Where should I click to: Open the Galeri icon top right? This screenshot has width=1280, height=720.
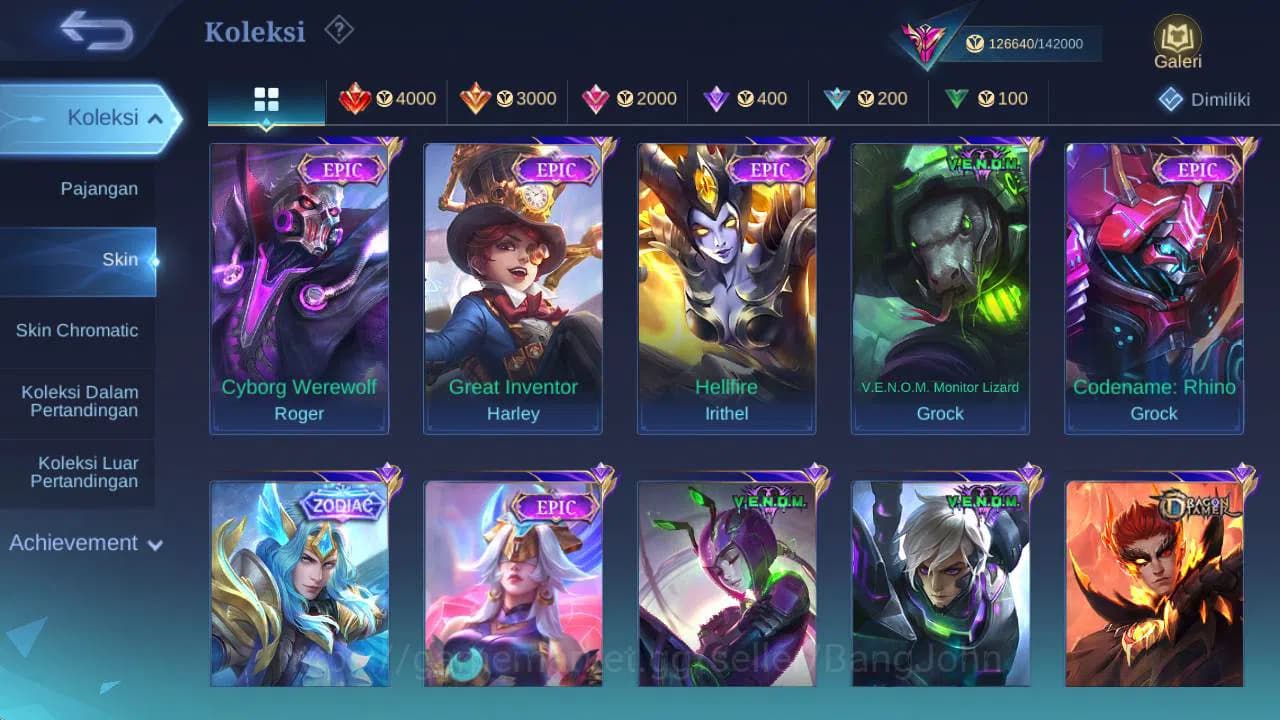(1176, 37)
